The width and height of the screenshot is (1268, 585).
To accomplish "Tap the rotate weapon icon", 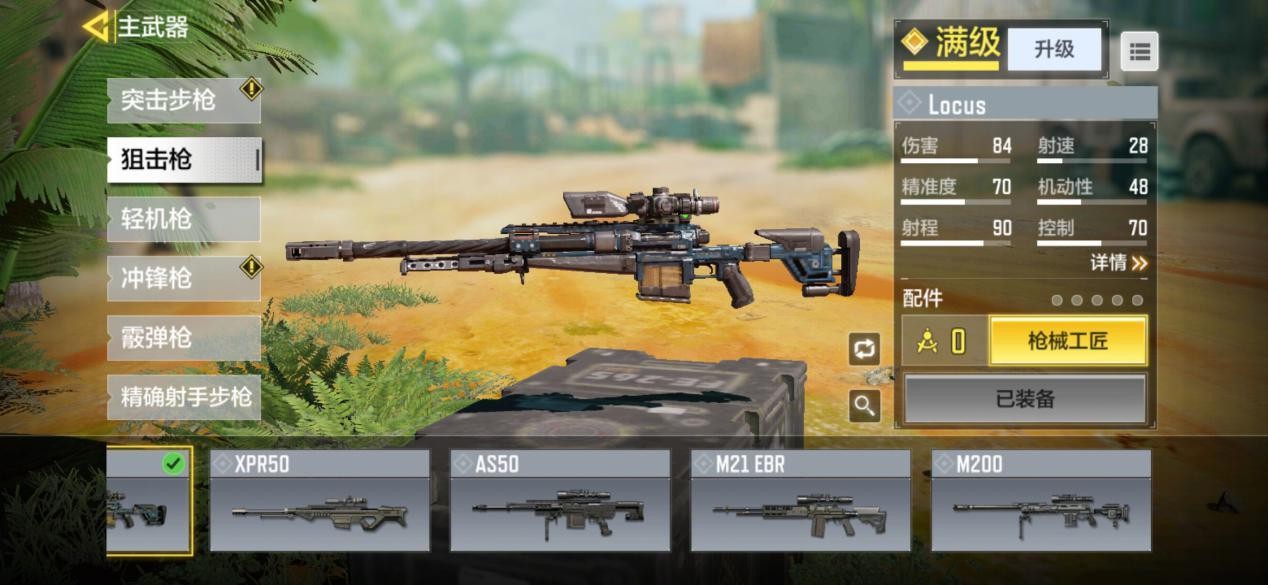I will (x=863, y=349).
